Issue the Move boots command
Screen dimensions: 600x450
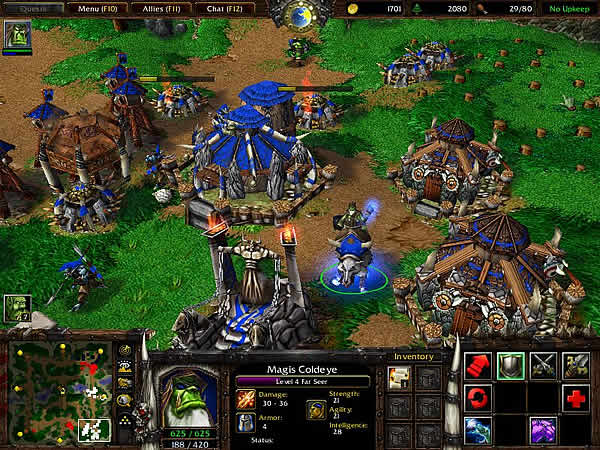(x=478, y=366)
